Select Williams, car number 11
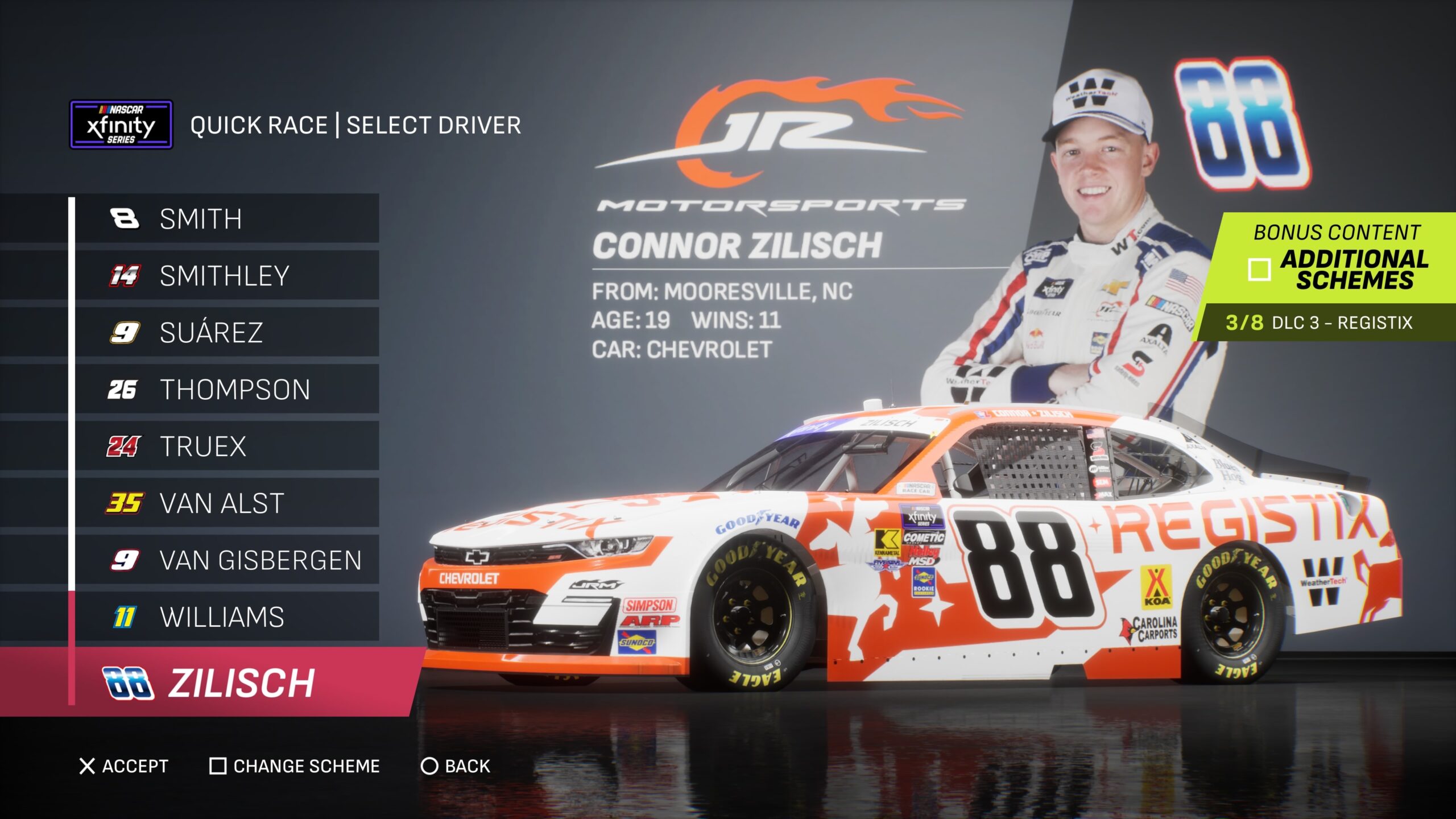 (x=226, y=617)
